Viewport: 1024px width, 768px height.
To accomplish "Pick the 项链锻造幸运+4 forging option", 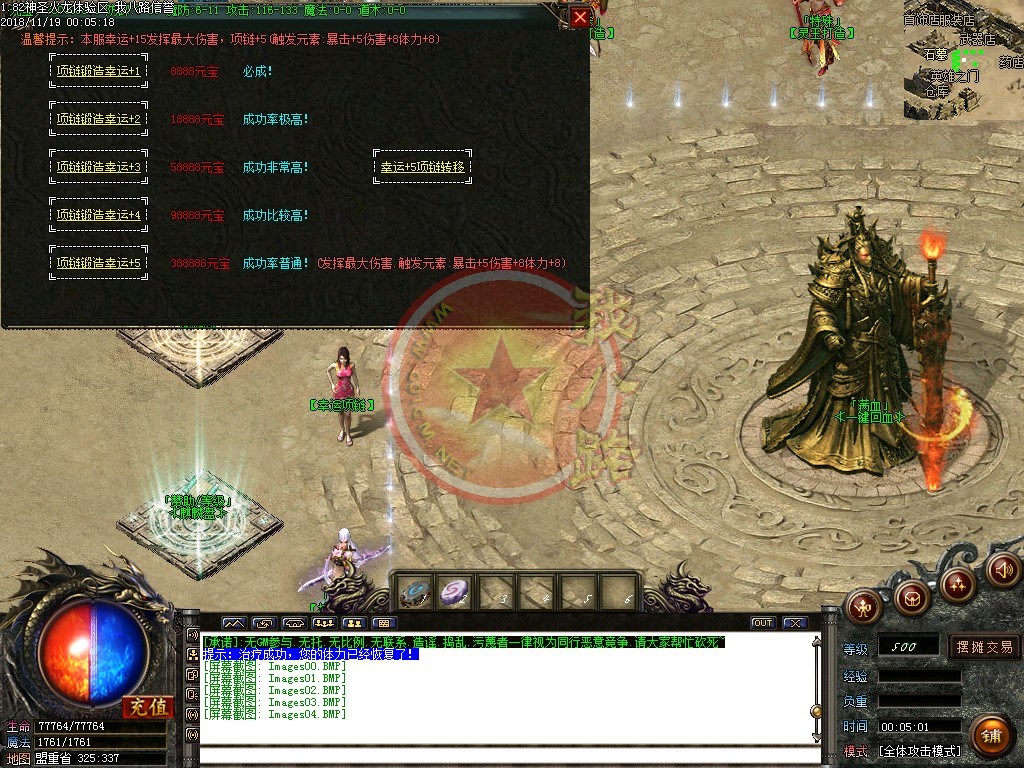I will (99, 215).
